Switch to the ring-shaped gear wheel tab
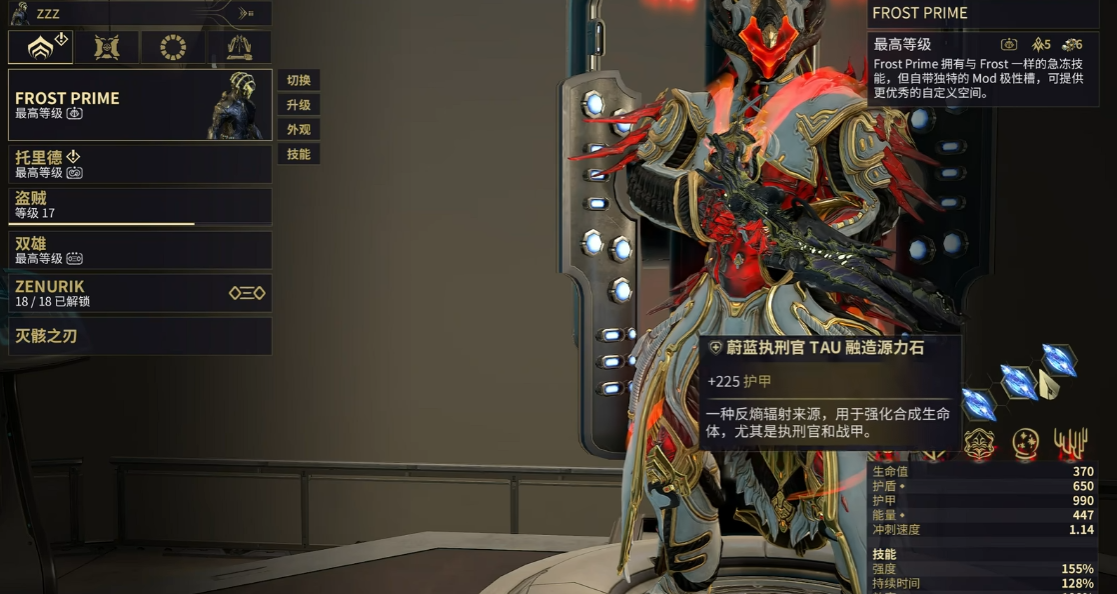 [x=173, y=47]
